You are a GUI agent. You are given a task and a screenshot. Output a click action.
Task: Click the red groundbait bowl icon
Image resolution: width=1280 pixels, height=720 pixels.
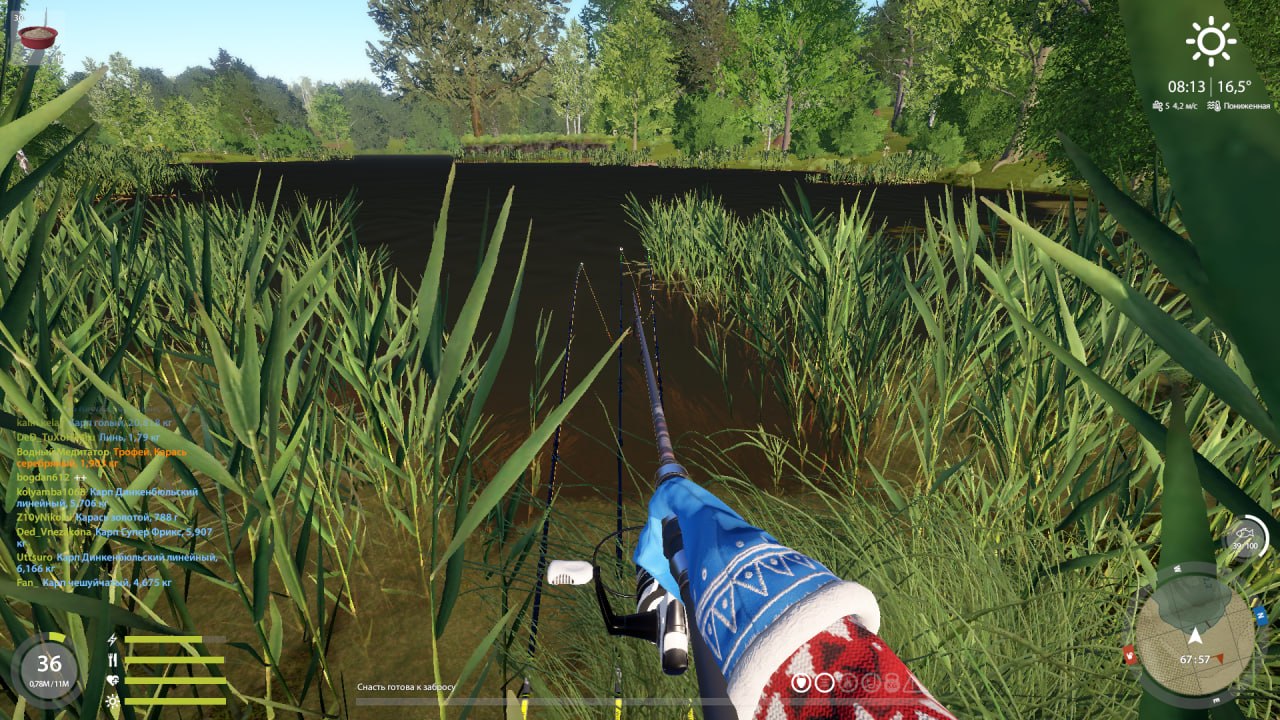click(37, 37)
